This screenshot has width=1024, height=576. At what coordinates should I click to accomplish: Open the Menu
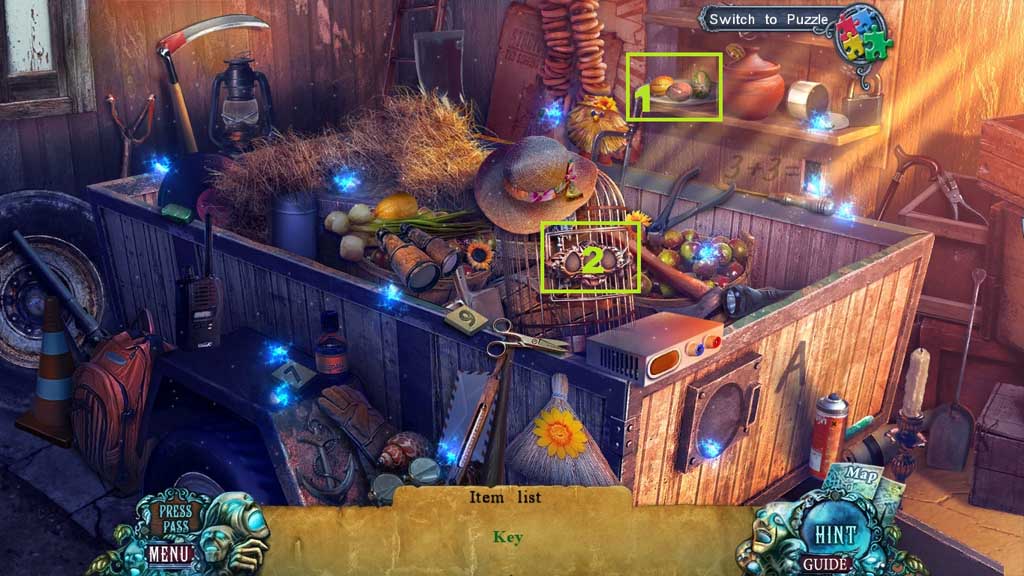click(x=168, y=551)
